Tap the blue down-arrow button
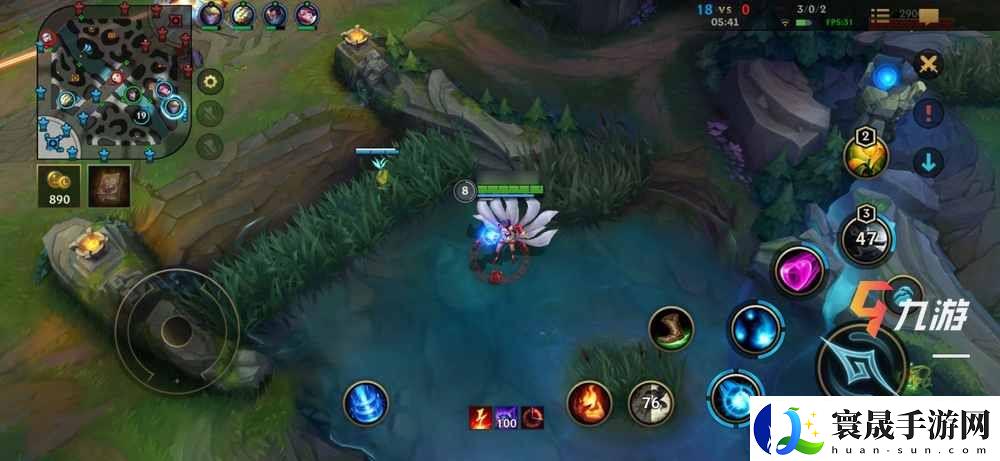 pyautogui.click(x=930, y=162)
